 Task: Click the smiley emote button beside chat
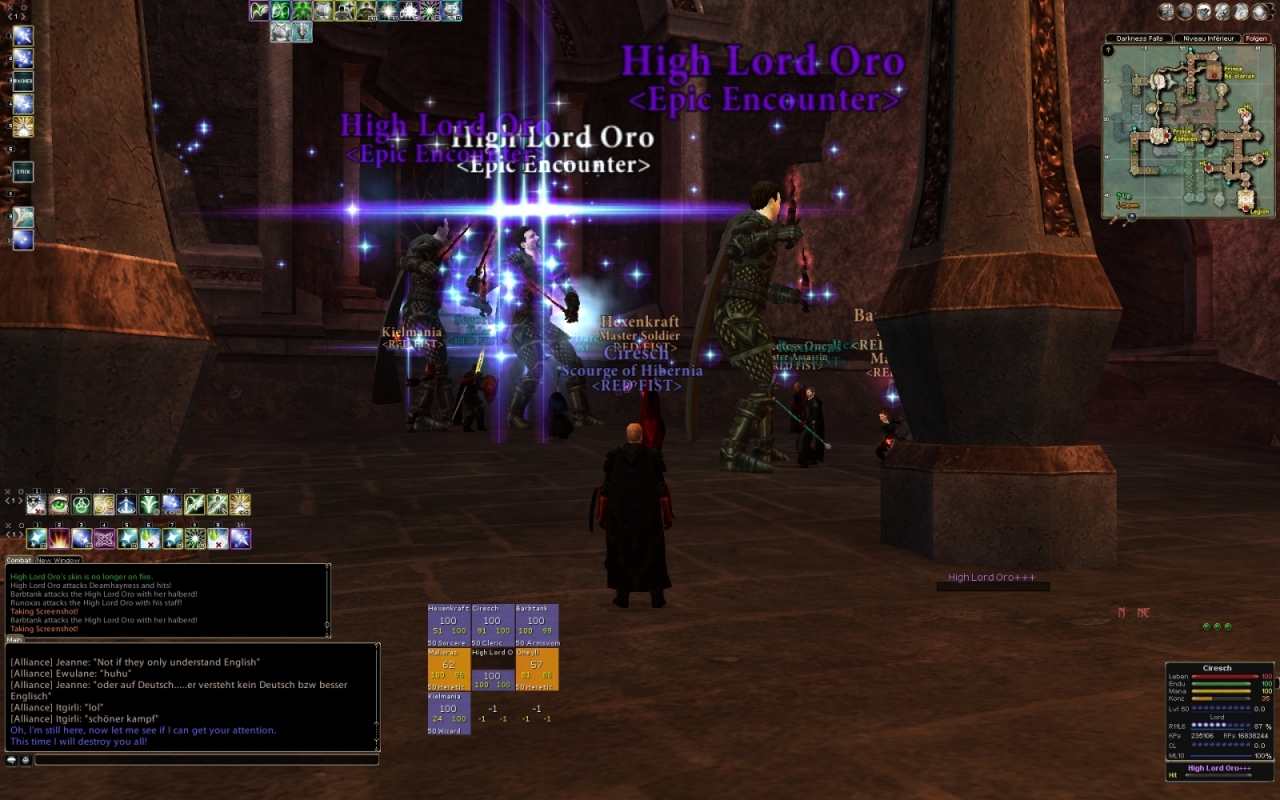[x=25, y=760]
